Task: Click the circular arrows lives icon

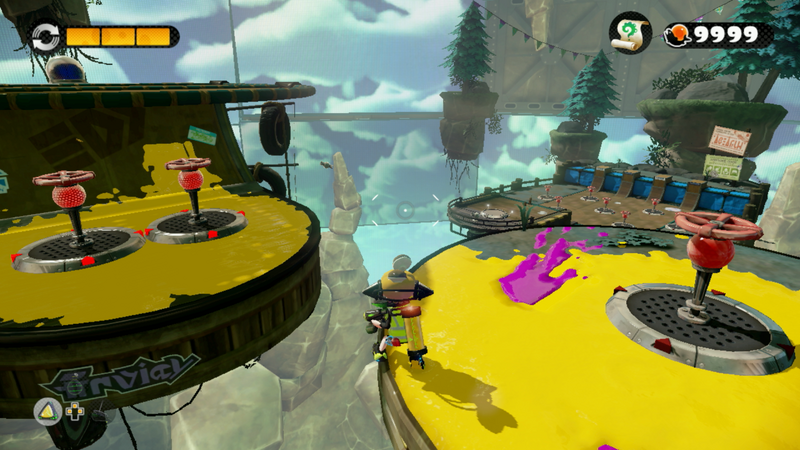Action: pos(45,36)
